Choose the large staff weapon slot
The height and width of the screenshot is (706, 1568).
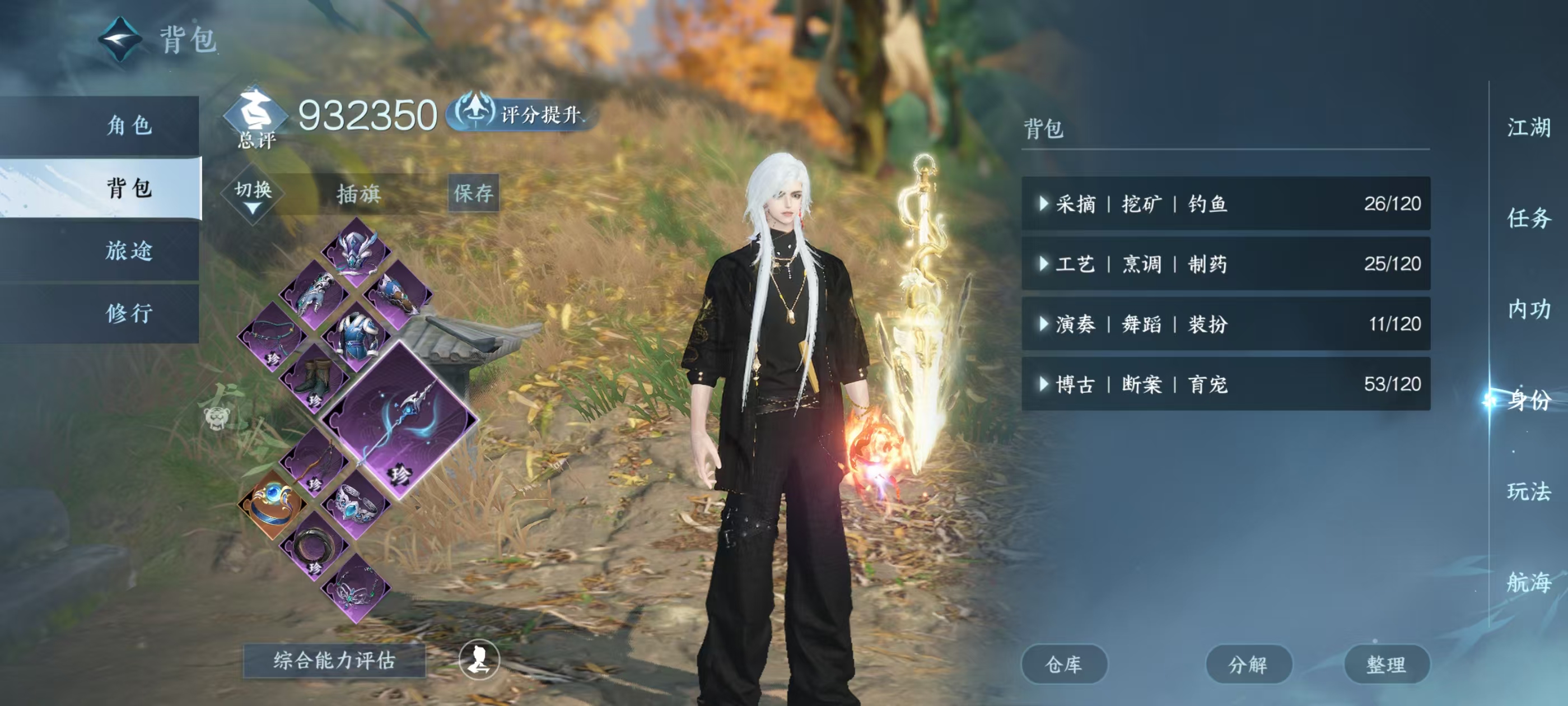[399, 420]
